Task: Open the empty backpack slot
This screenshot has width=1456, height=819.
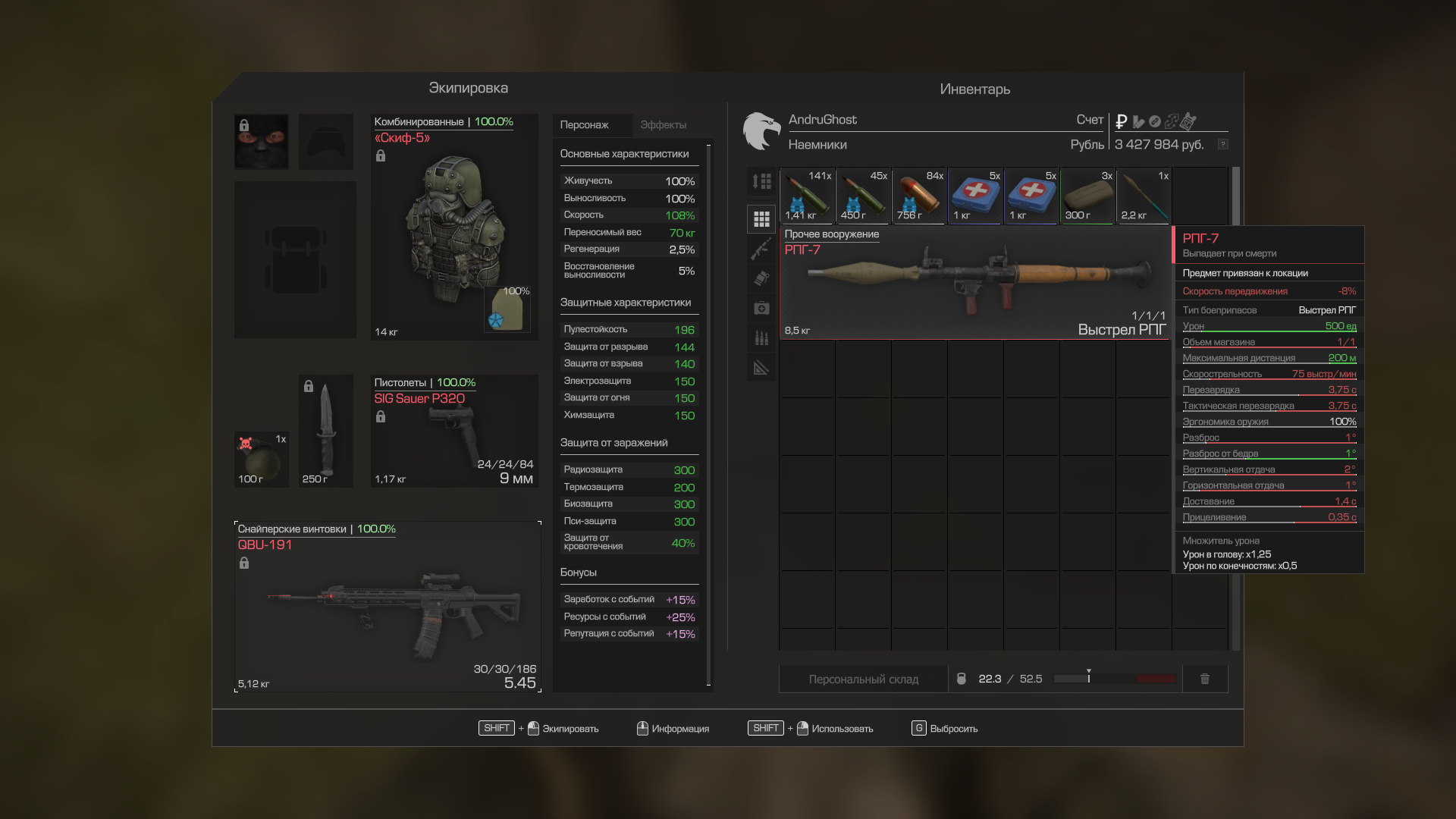Action: (x=295, y=259)
